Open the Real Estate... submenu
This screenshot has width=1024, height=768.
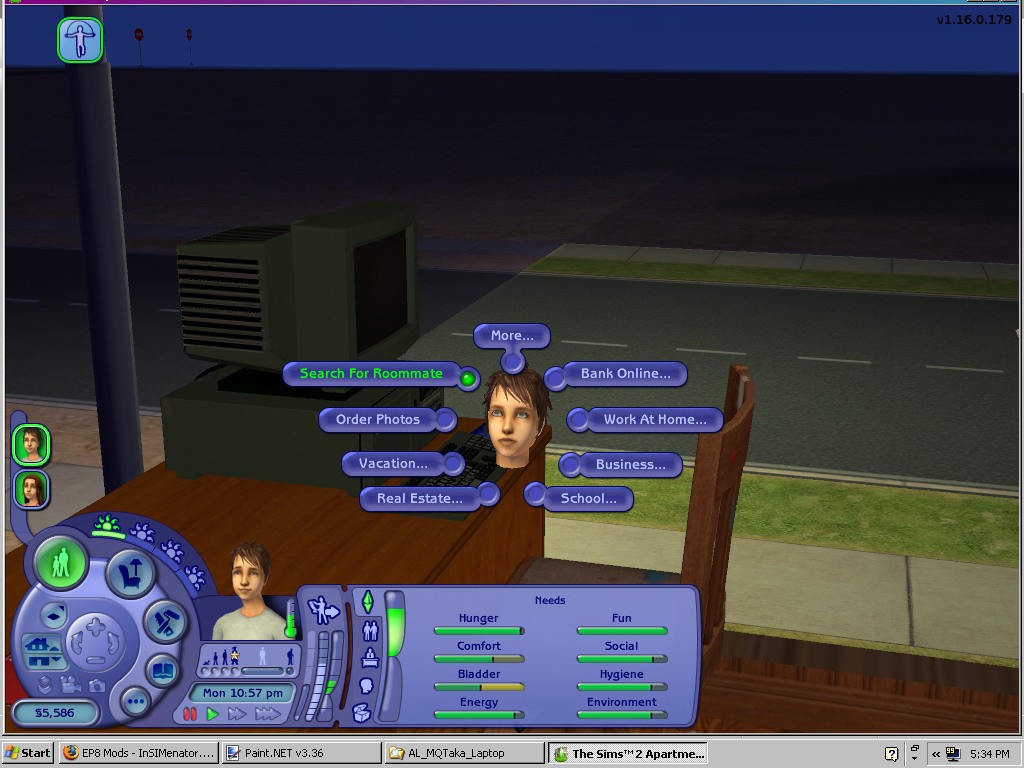point(419,498)
